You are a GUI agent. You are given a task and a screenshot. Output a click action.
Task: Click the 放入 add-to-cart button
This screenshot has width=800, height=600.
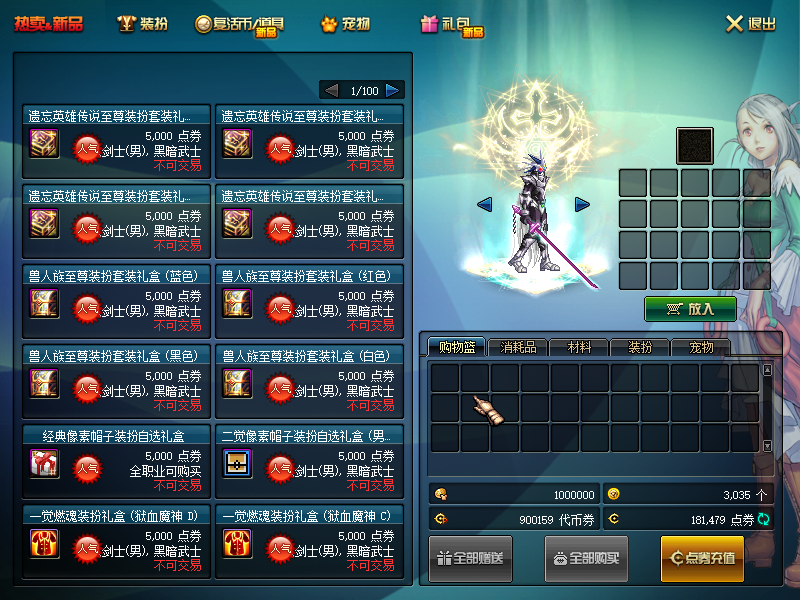point(690,309)
